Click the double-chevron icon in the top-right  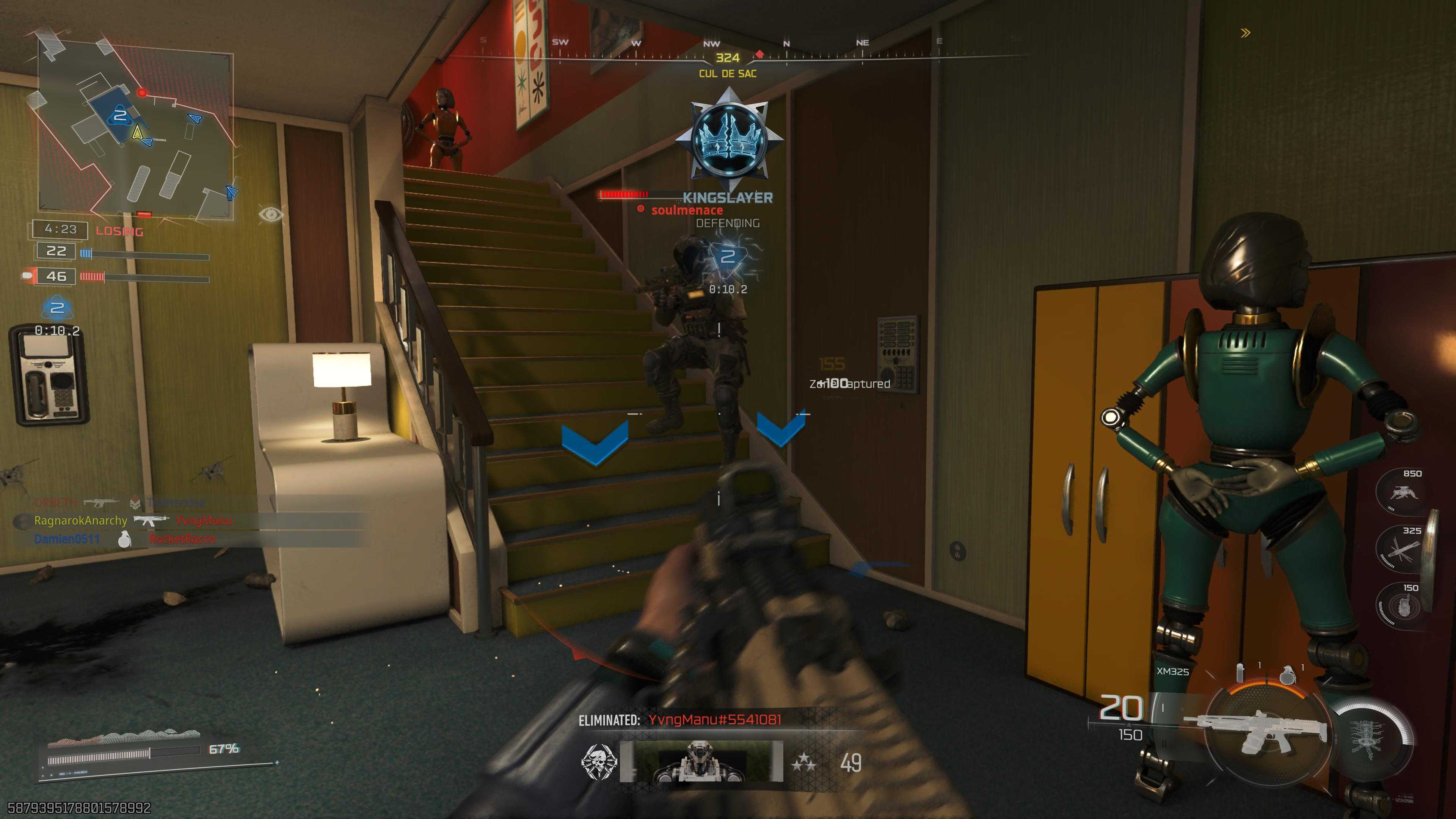[x=1245, y=33]
